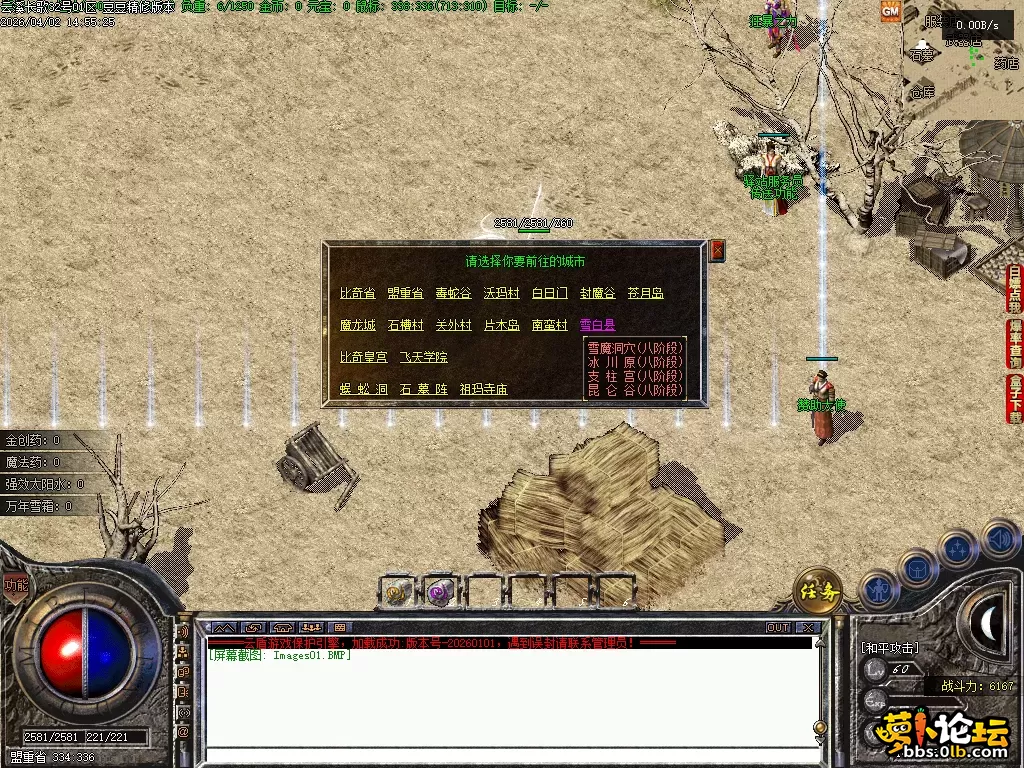Click the orange GM icon
Image resolution: width=1024 pixels, height=768 pixels.
[890, 10]
